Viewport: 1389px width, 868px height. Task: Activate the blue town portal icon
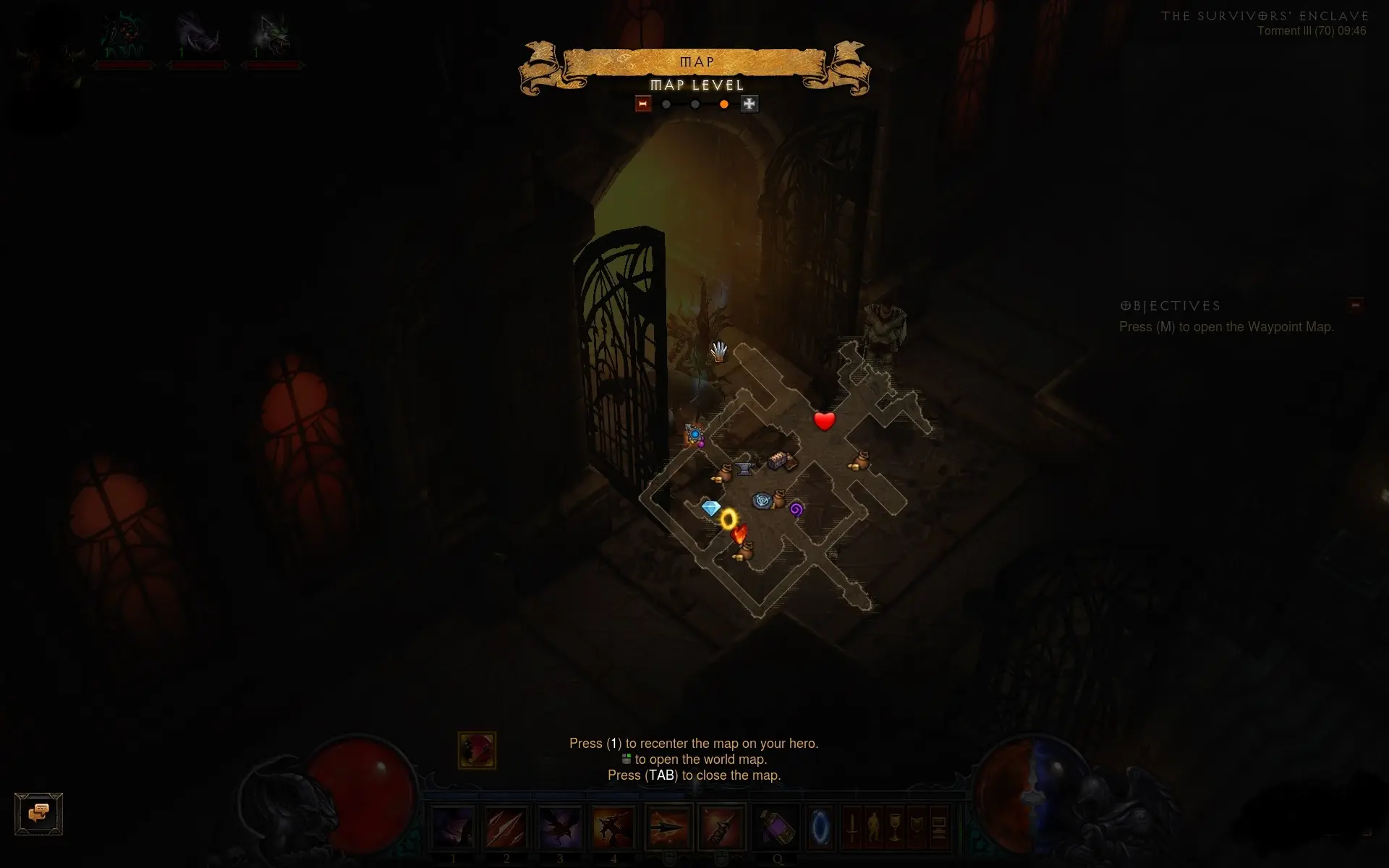820,827
